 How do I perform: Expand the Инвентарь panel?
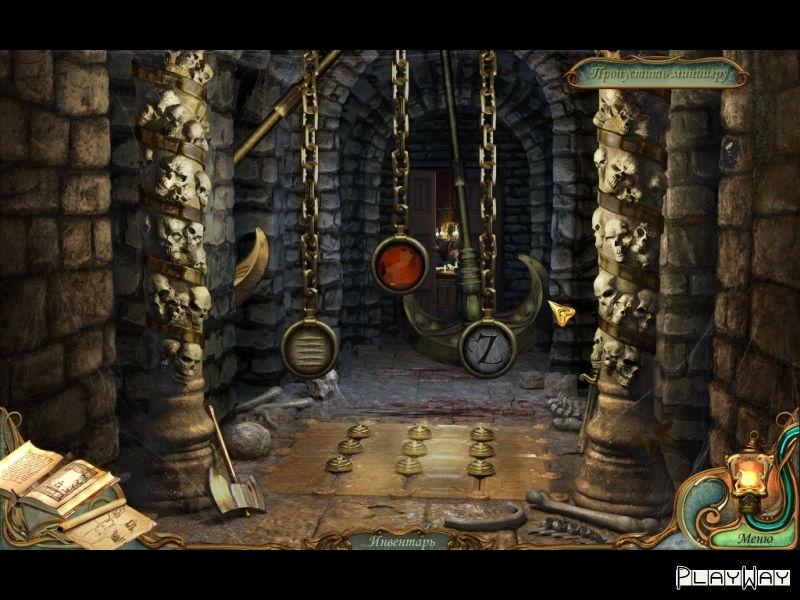point(400,539)
